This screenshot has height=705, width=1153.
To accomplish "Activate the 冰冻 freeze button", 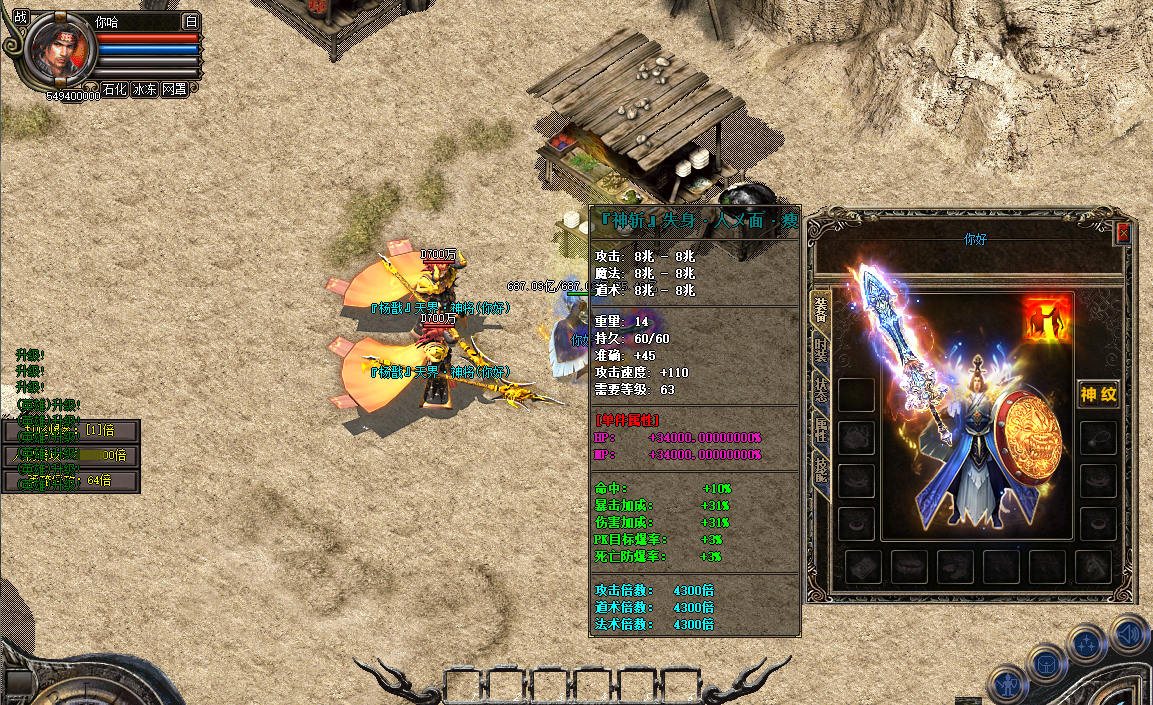I will coord(144,89).
